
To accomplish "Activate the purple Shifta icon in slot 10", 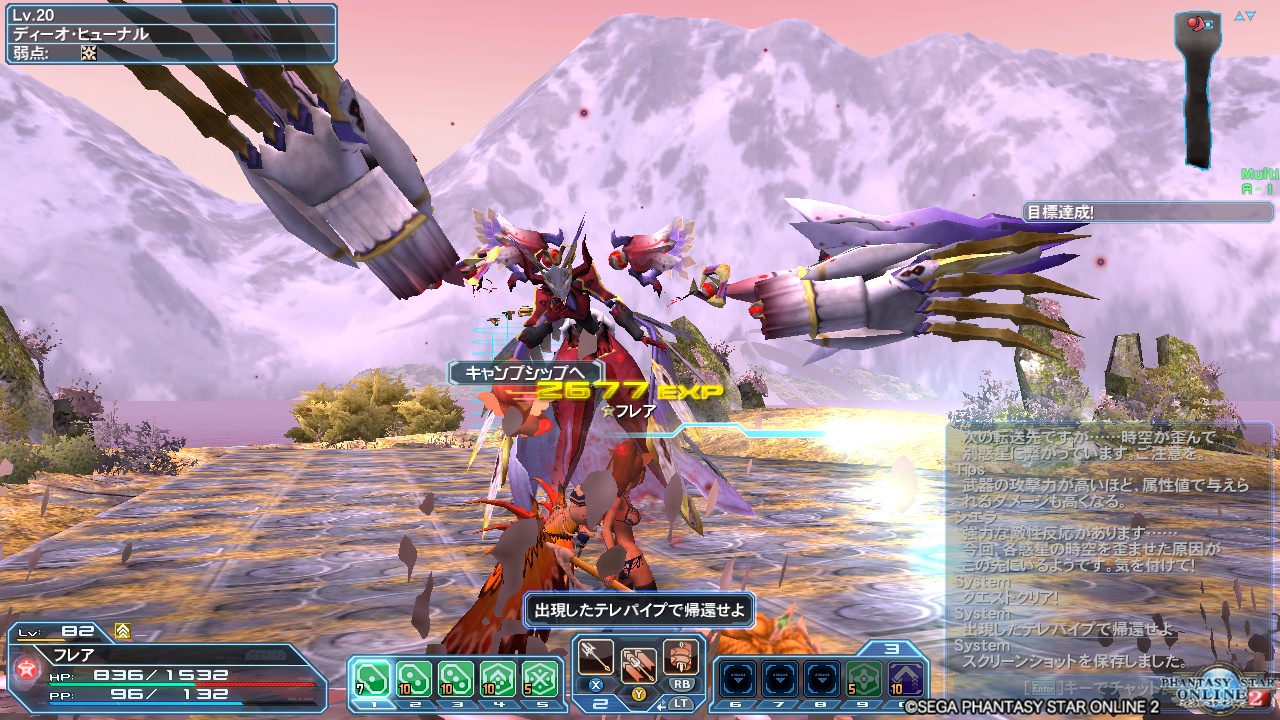I will (x=905, y=679).
